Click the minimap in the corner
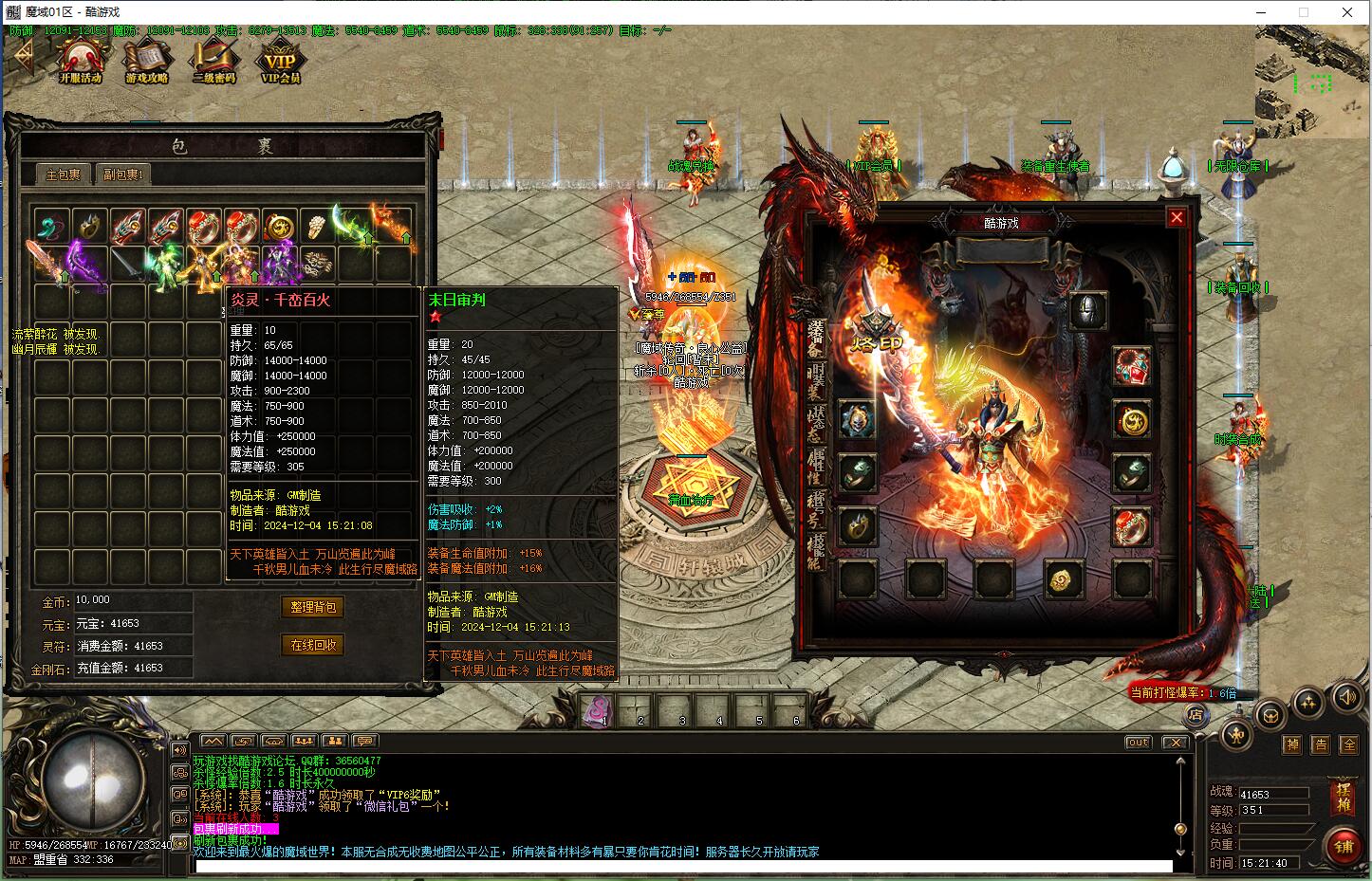 1313,81
